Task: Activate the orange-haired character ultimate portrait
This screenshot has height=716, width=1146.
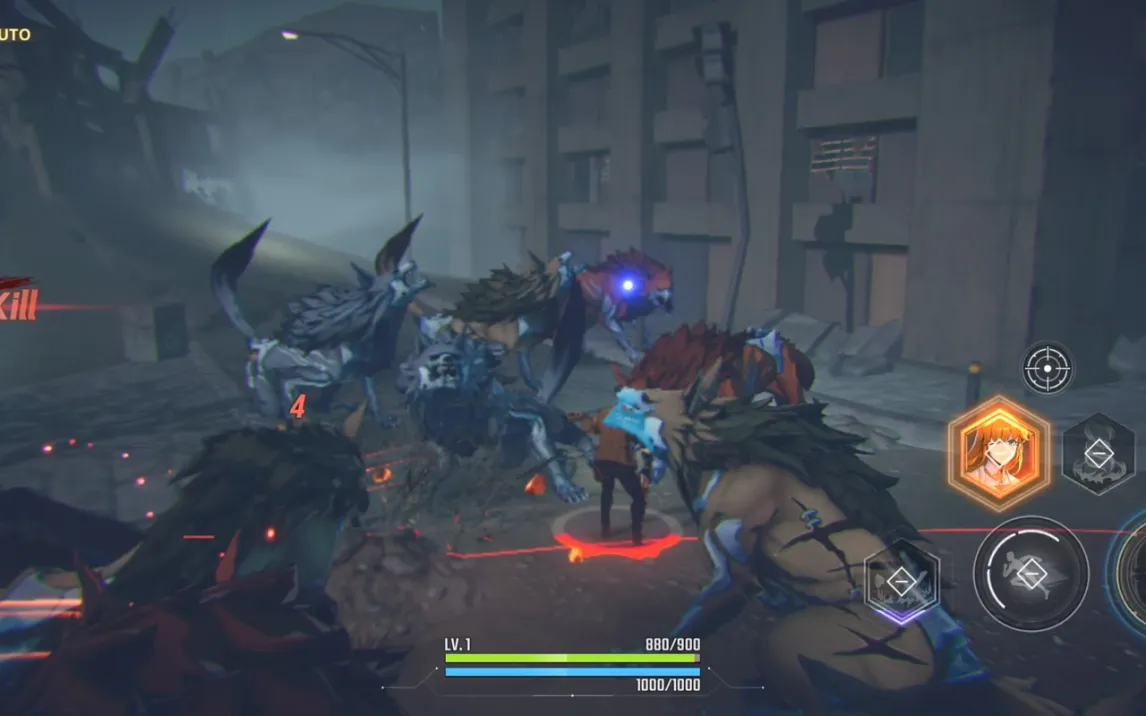Action: click(998, 453)
